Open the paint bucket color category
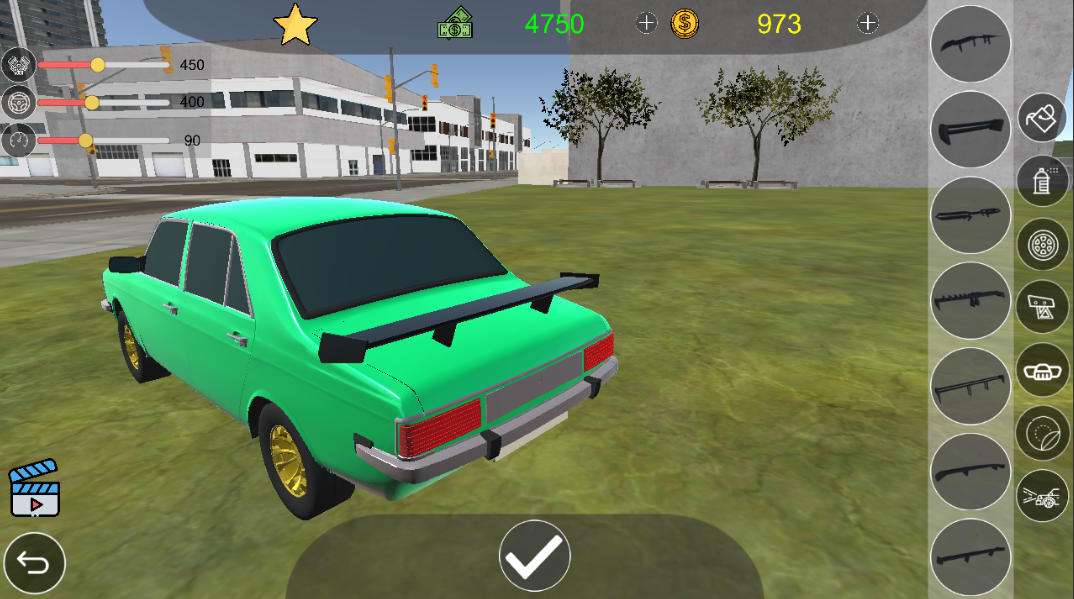 (1043, 119)
